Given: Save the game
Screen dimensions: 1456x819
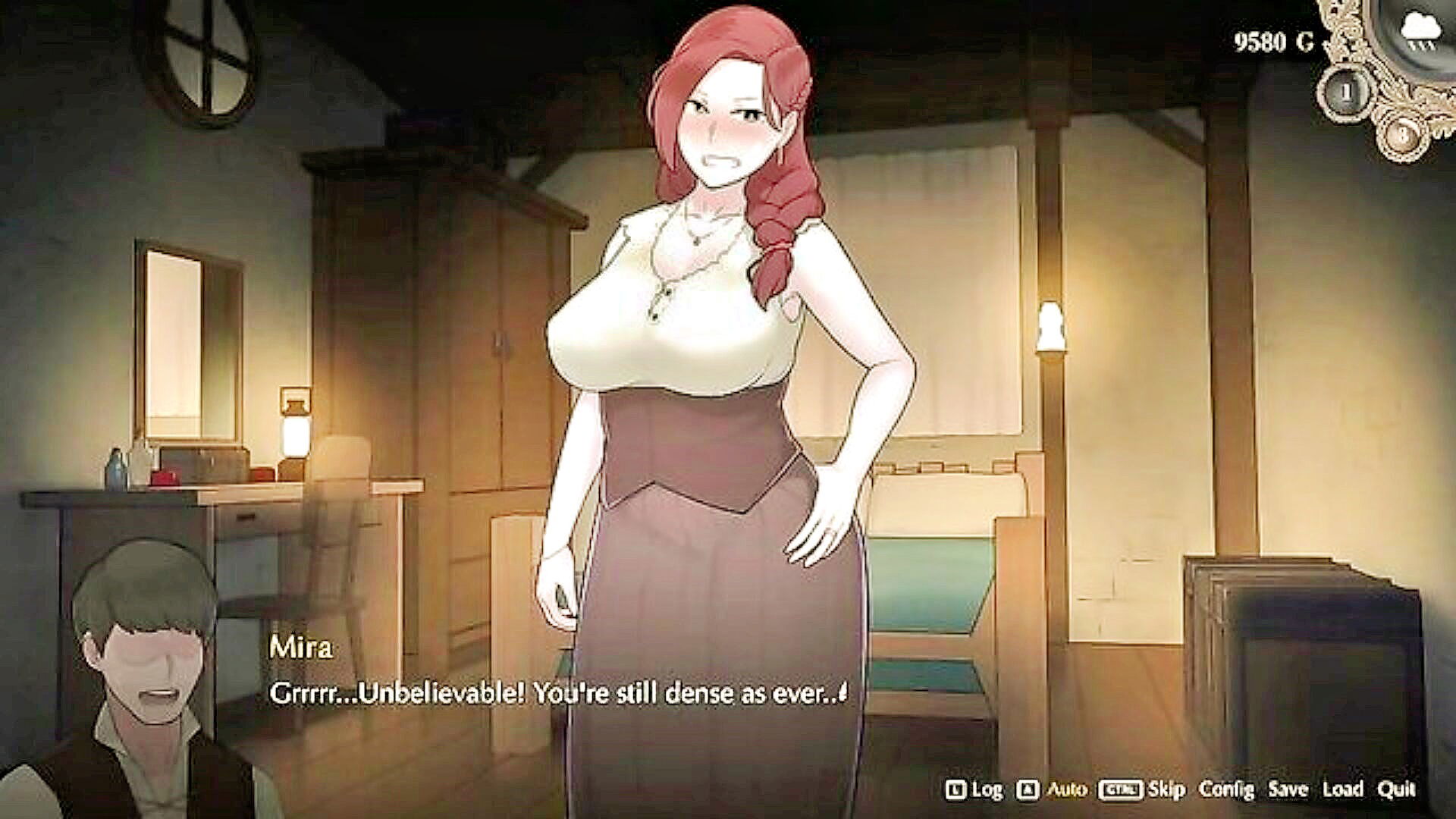Looking at the screenshot, I should (x=1288, y=789).
